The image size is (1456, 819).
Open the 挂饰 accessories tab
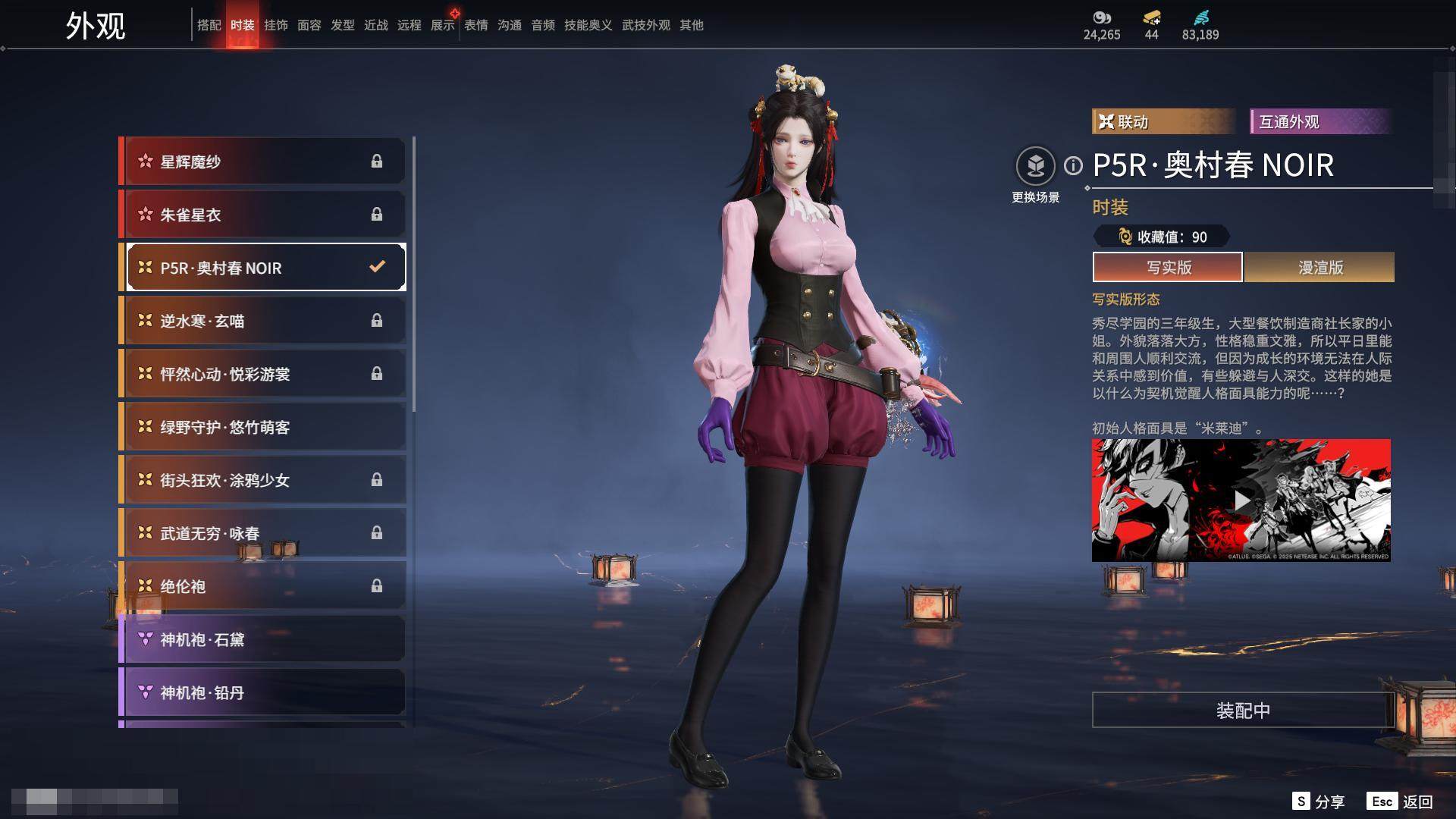275,25
